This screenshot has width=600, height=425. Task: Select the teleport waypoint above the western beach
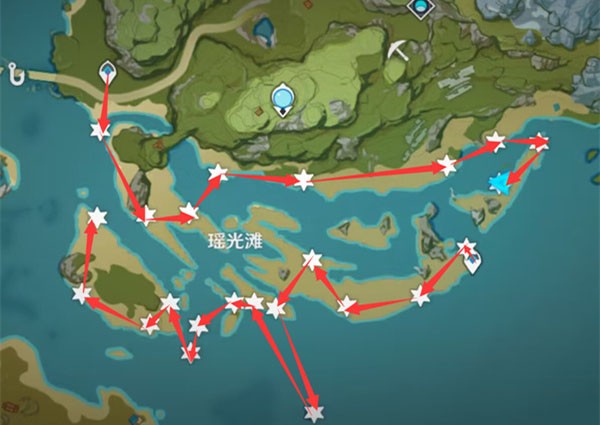coord(108,72)
